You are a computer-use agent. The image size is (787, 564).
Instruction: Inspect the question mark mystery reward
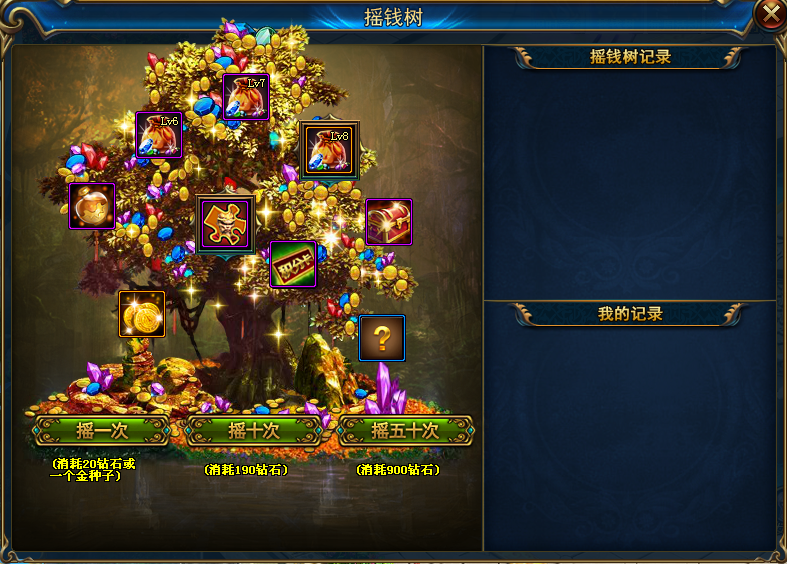[382, 338]
